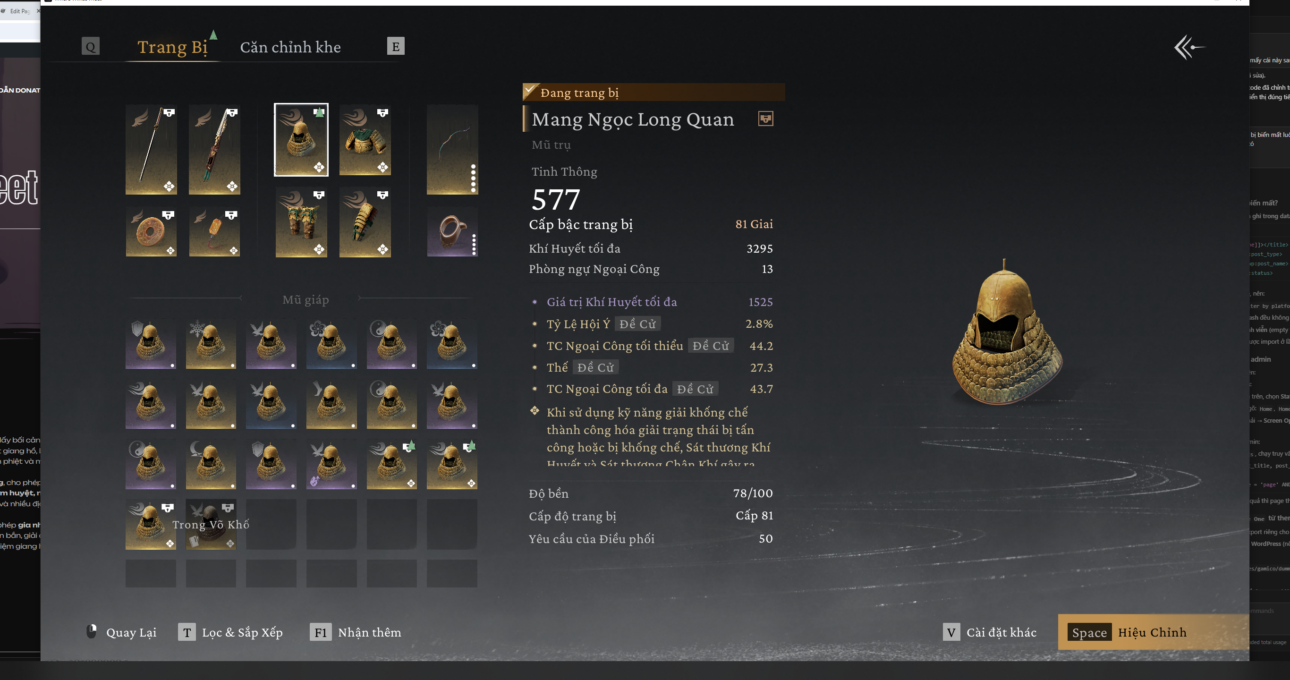
Task: Select the equipped long spear slot
Action: tap(151, 150)
